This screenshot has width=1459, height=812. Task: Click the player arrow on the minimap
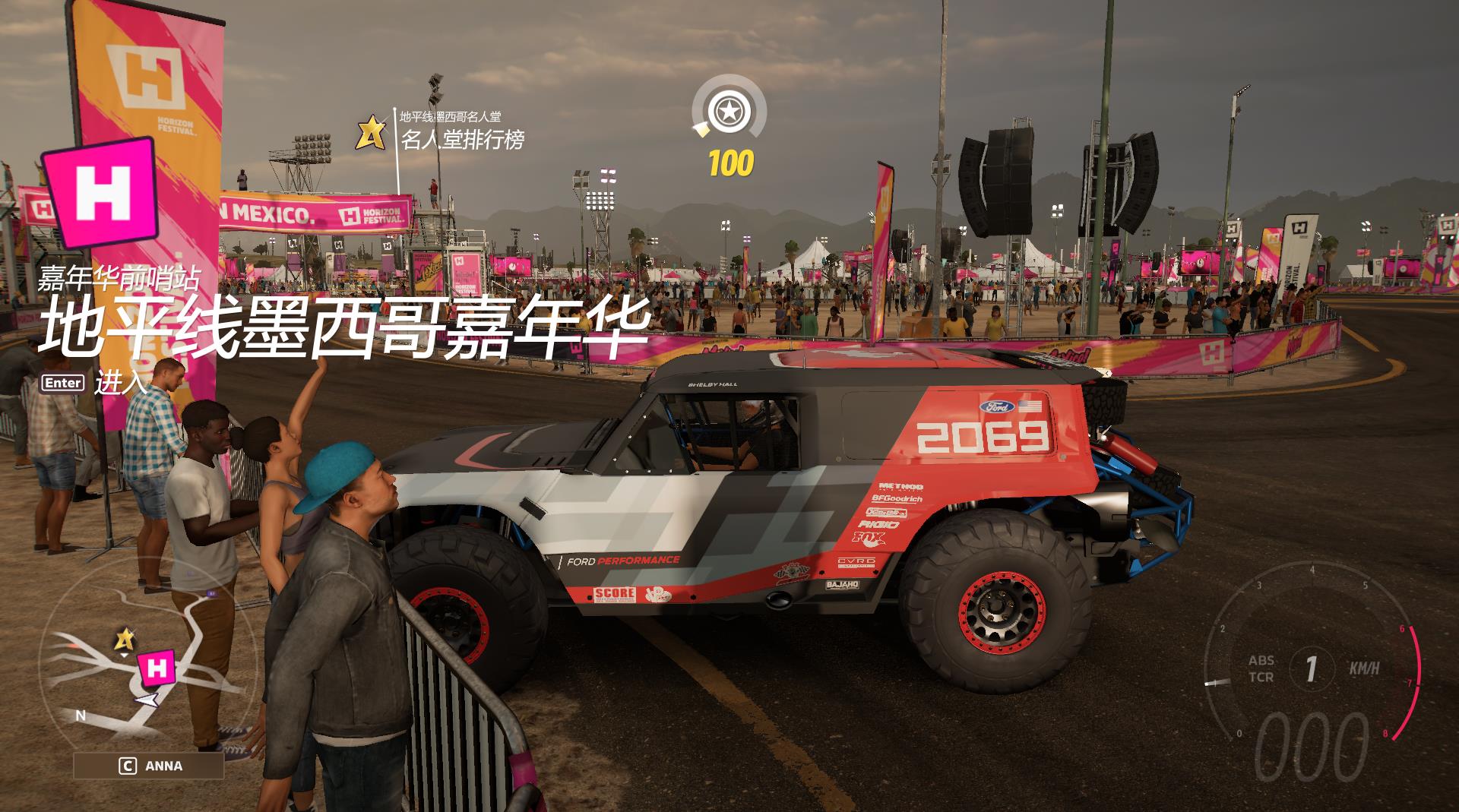(x=149, y=700)
